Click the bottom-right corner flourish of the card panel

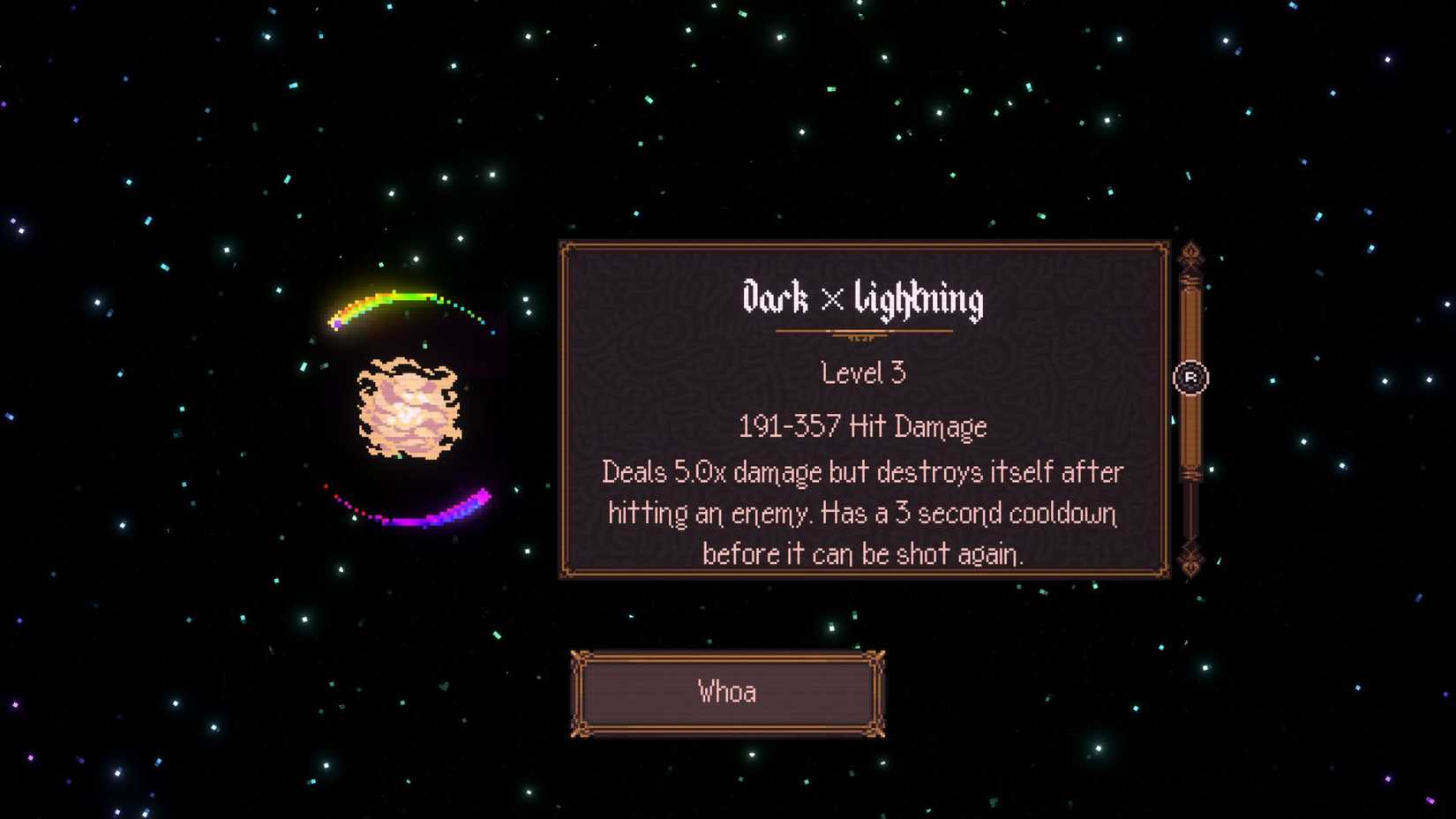point(1163,572)
